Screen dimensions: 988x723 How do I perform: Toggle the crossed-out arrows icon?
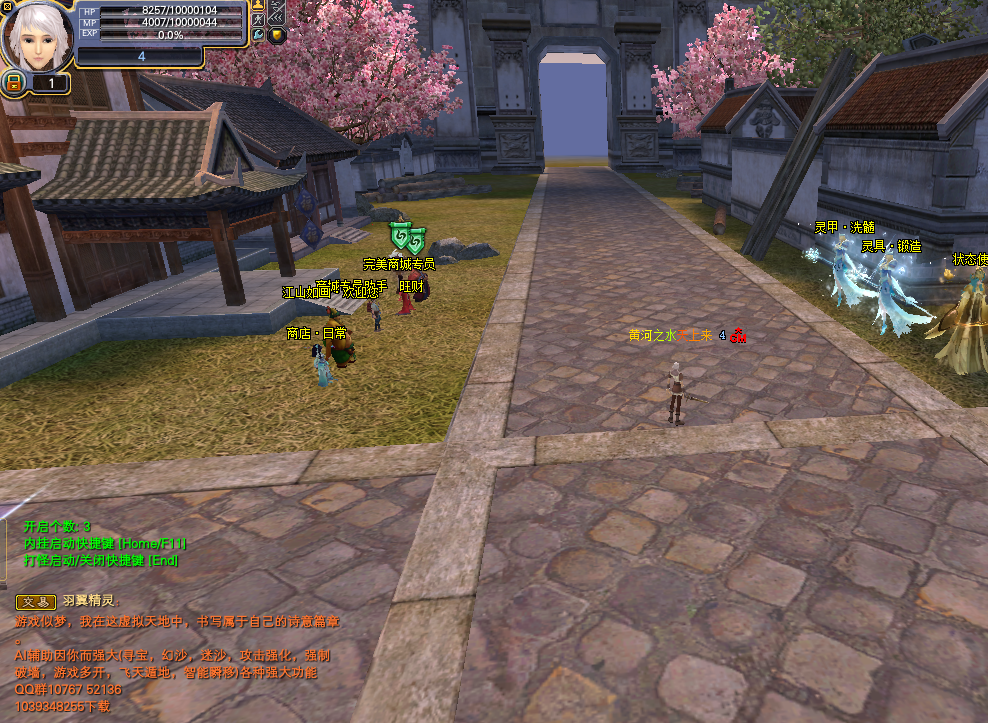tap(277, 12)
